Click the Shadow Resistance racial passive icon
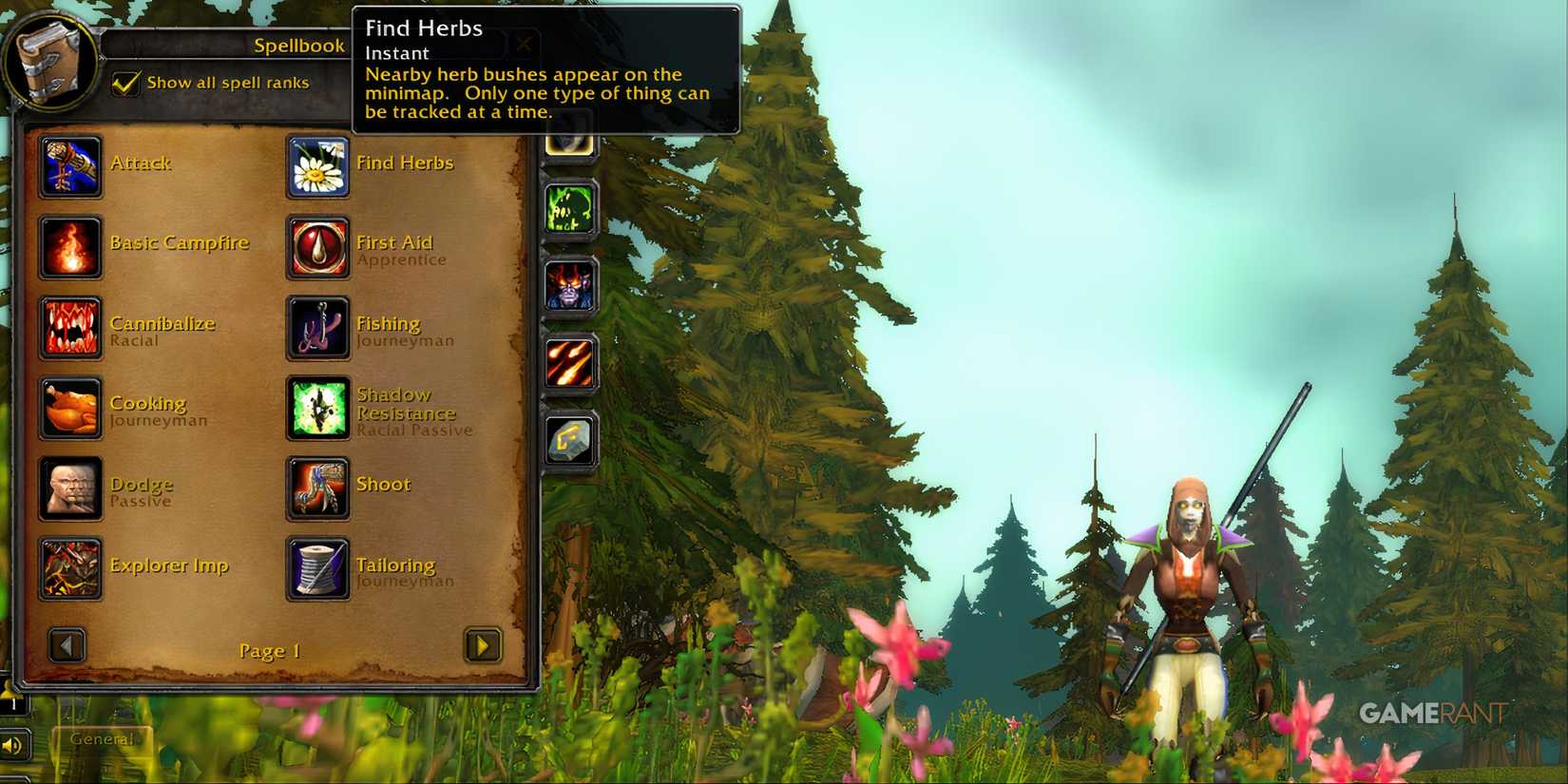Screen dimensions: 1568x784 (x=317, y=406)
